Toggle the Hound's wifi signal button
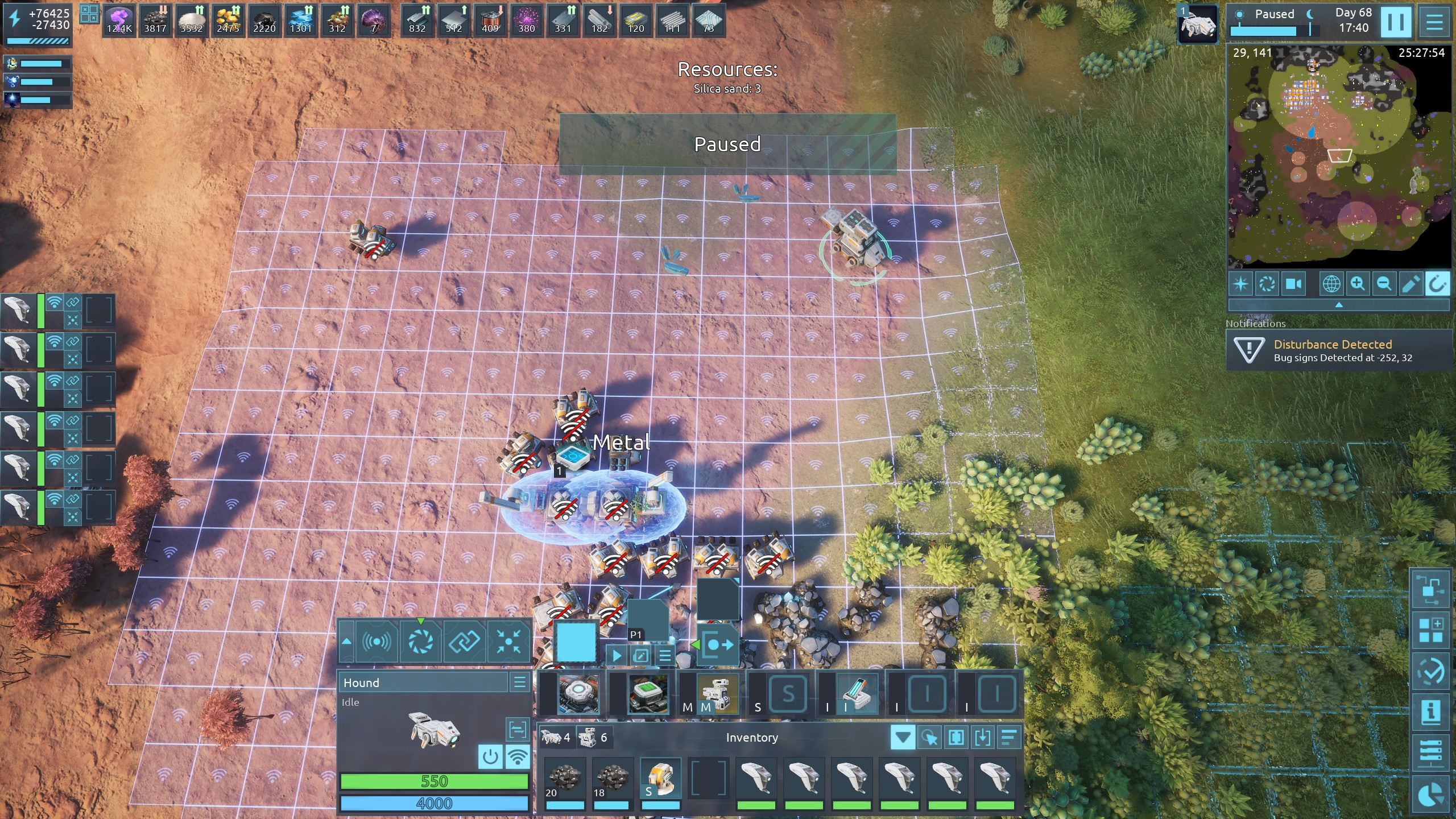The image size is (1456, 819). 518,757
